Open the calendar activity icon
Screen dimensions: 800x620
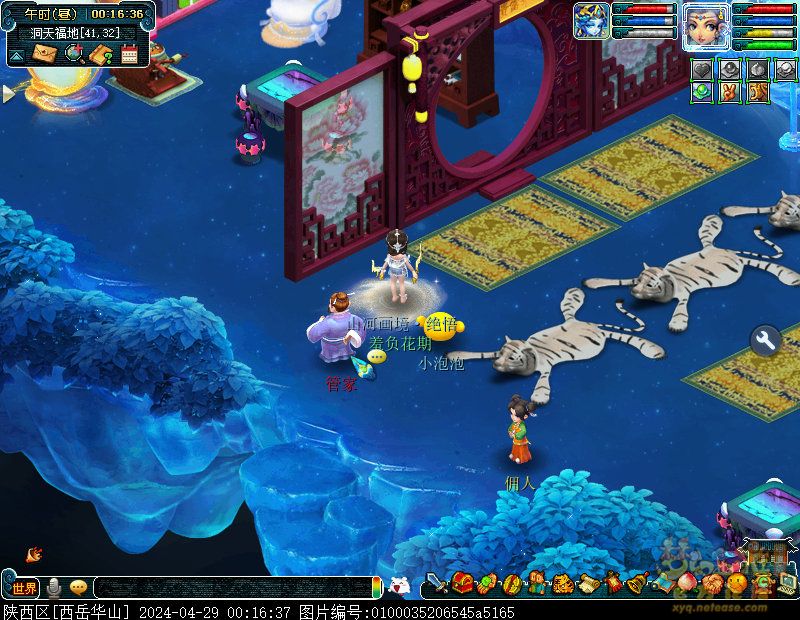click(x=129, y=54)
